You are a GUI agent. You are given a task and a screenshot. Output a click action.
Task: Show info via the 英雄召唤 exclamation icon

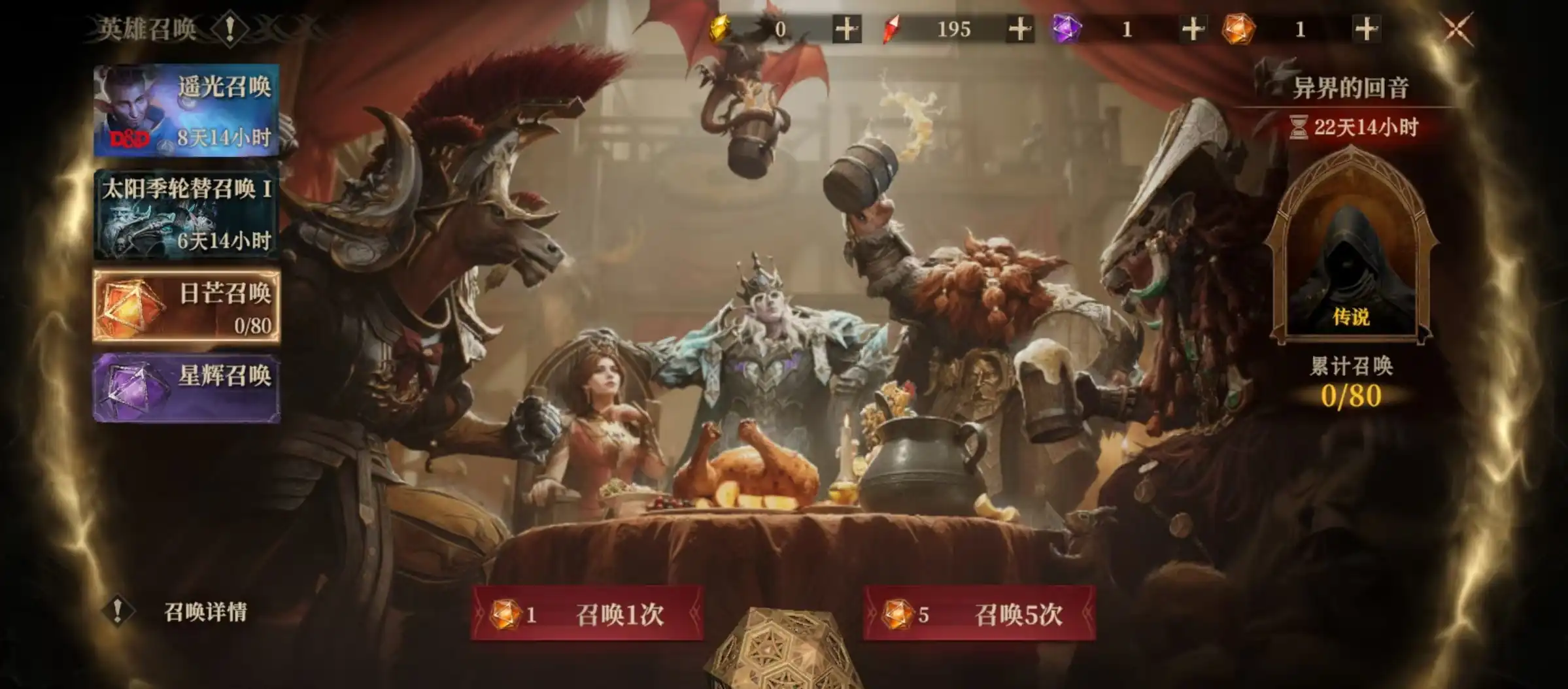[230, 29]
